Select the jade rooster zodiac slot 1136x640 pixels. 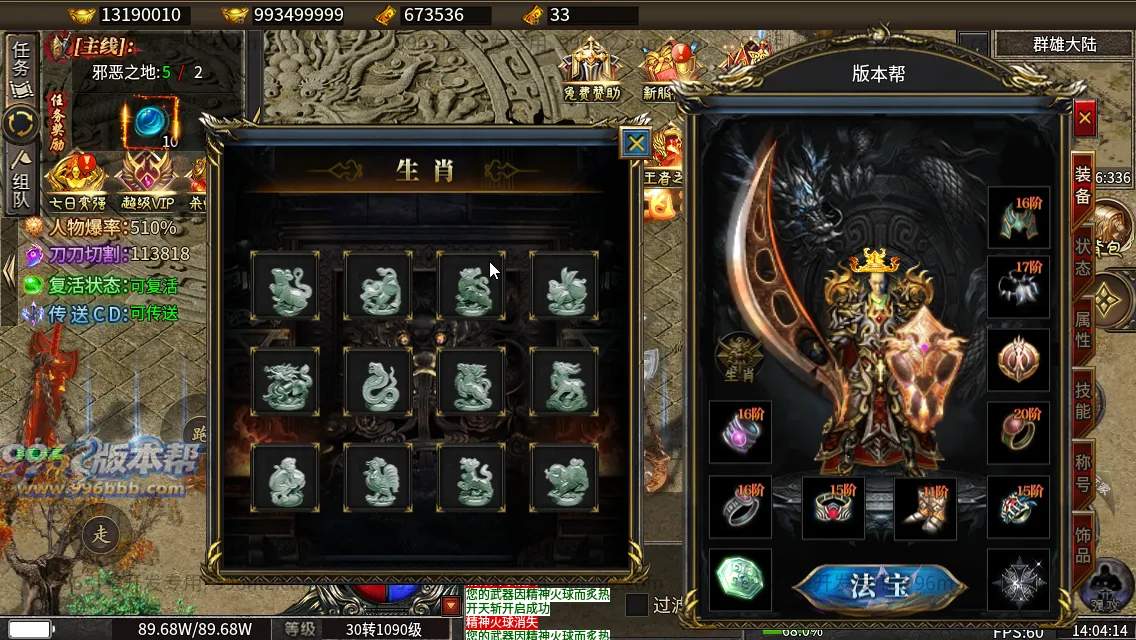coord(378,477)
